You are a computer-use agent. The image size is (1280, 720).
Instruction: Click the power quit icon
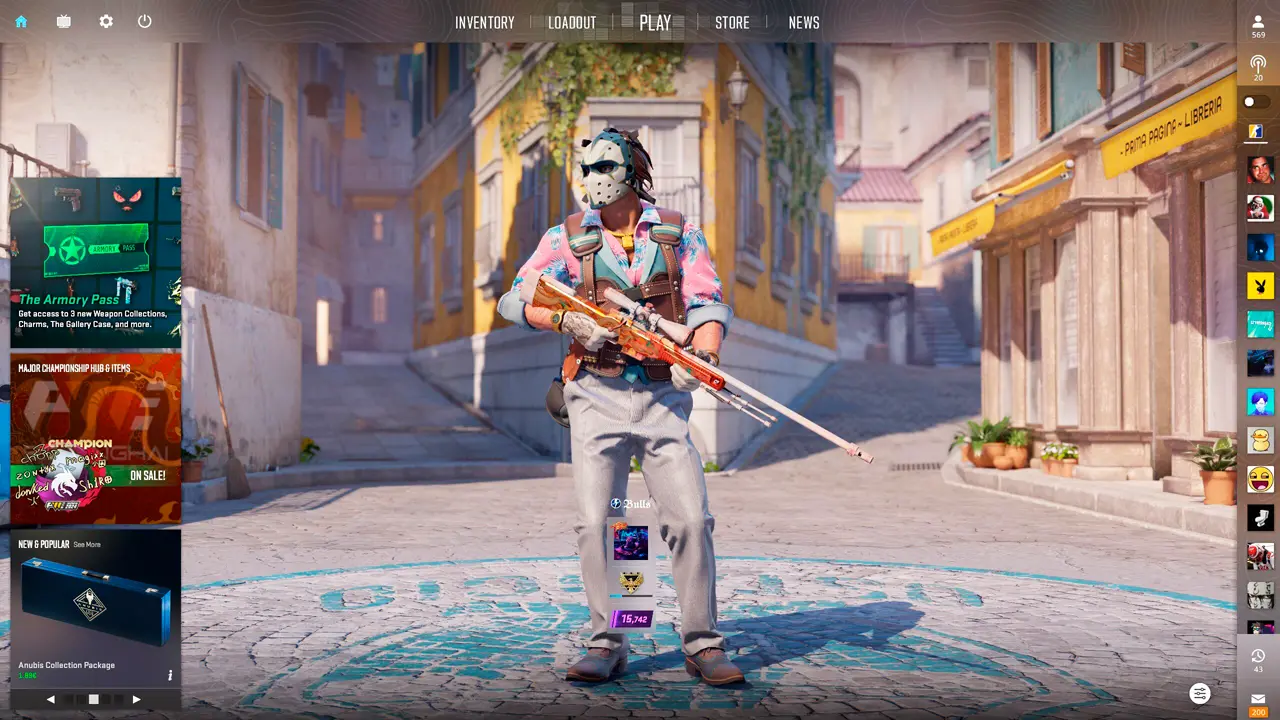coord(145,21)
